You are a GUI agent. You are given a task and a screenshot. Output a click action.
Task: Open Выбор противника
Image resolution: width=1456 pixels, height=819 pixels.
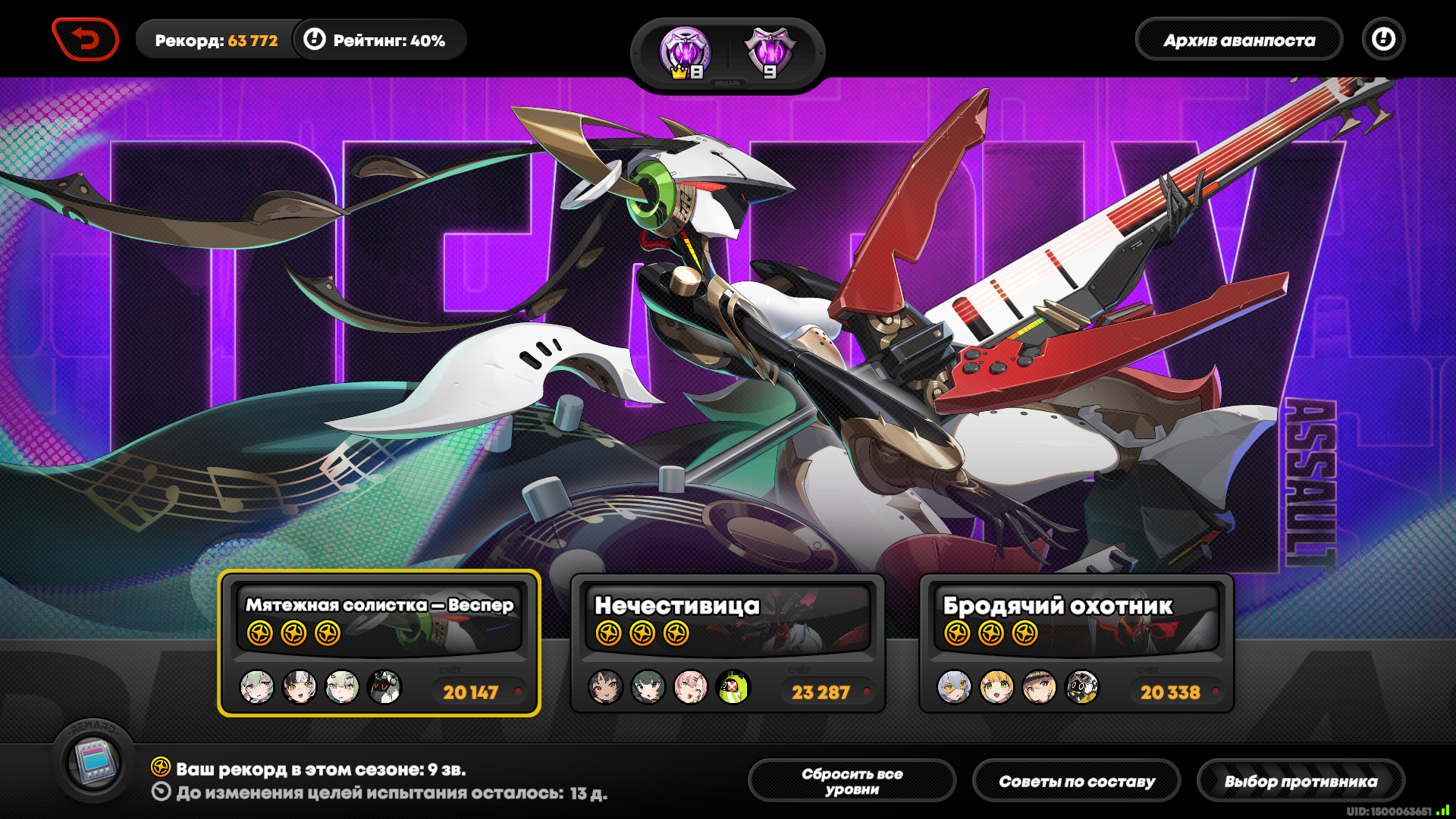click(x=1301, y=781)
